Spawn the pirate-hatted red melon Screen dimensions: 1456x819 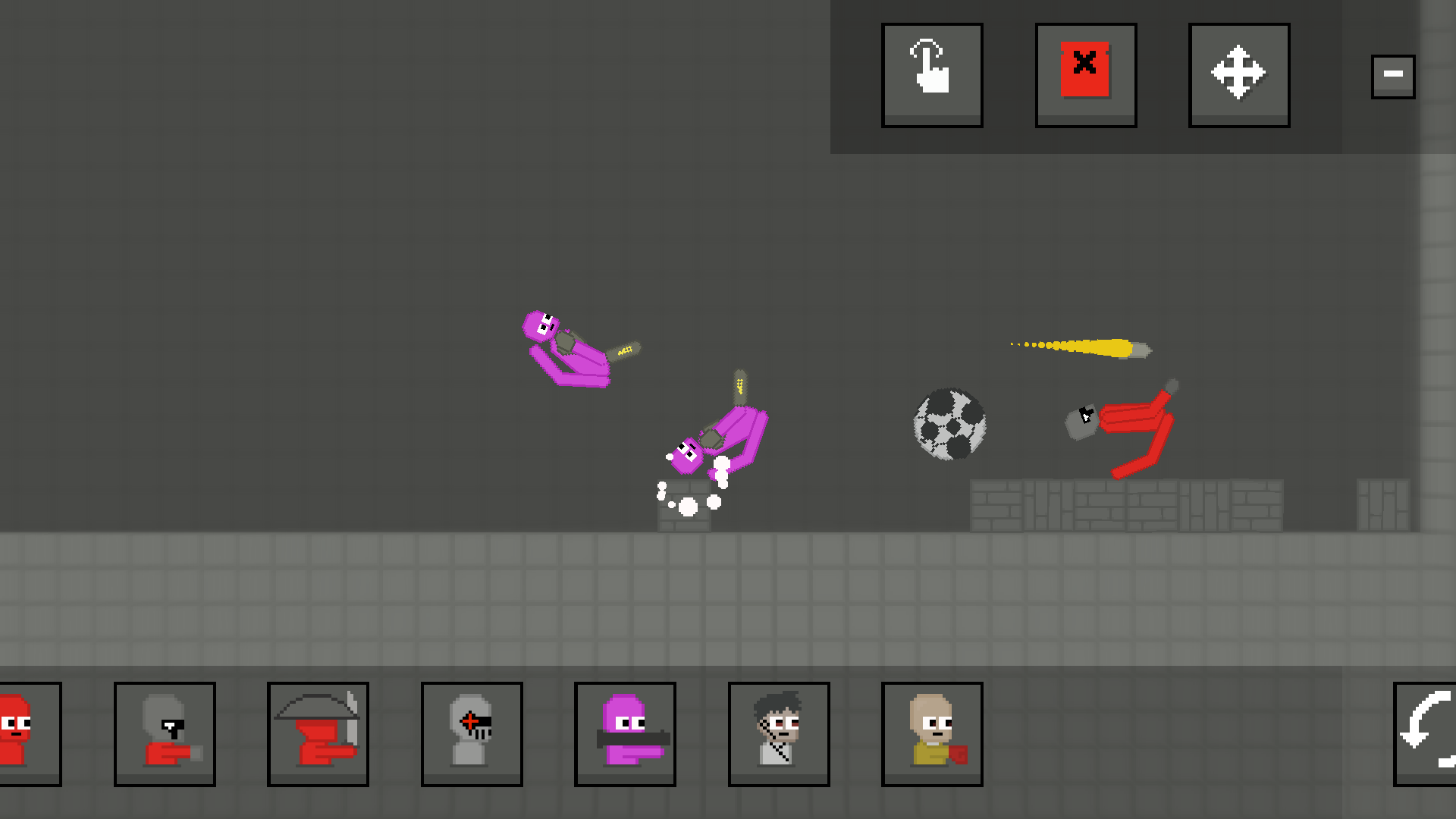point(318,733)
